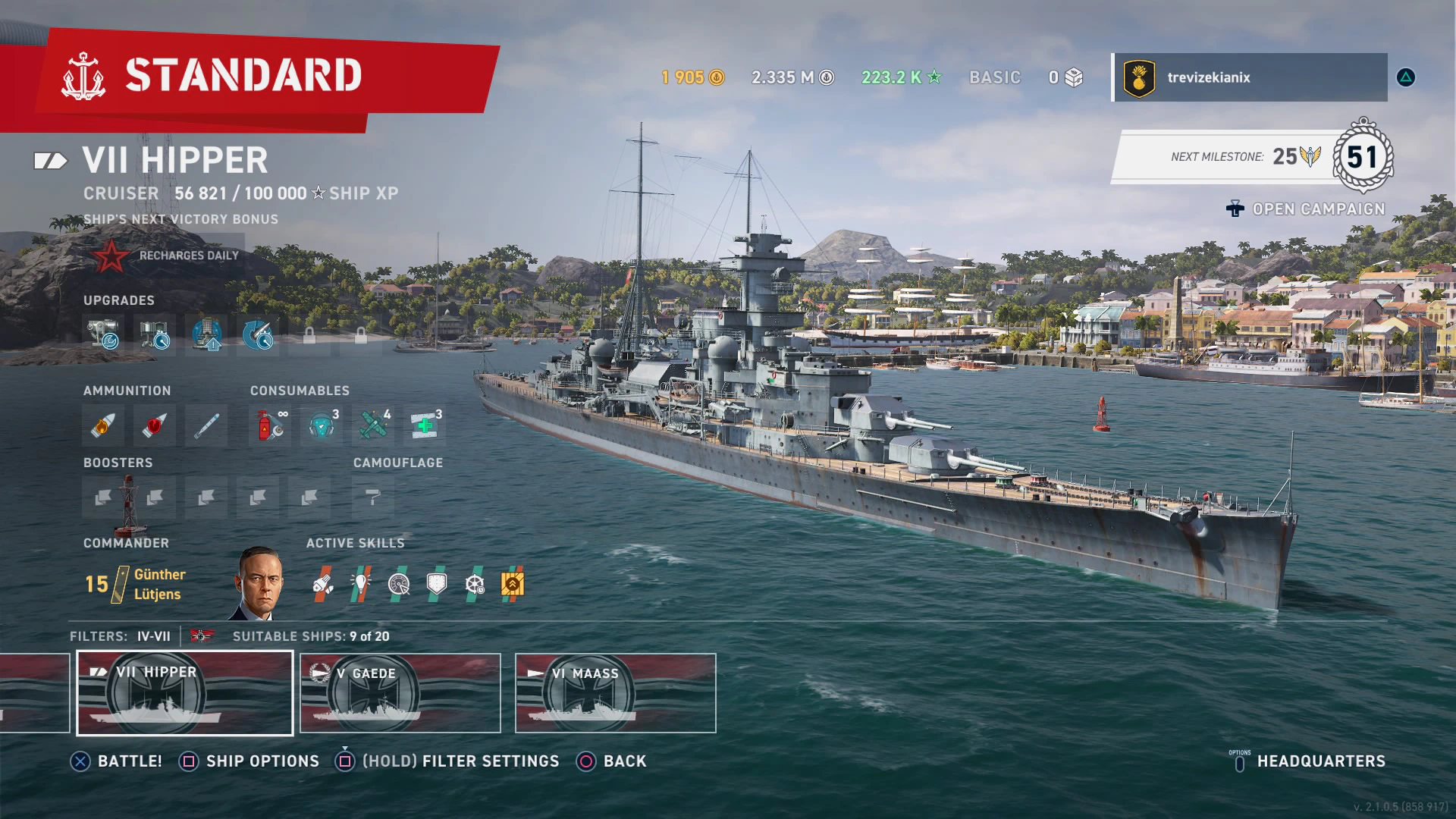
Task: Open the camouflage paint roller slot
Action: point(372,497)
